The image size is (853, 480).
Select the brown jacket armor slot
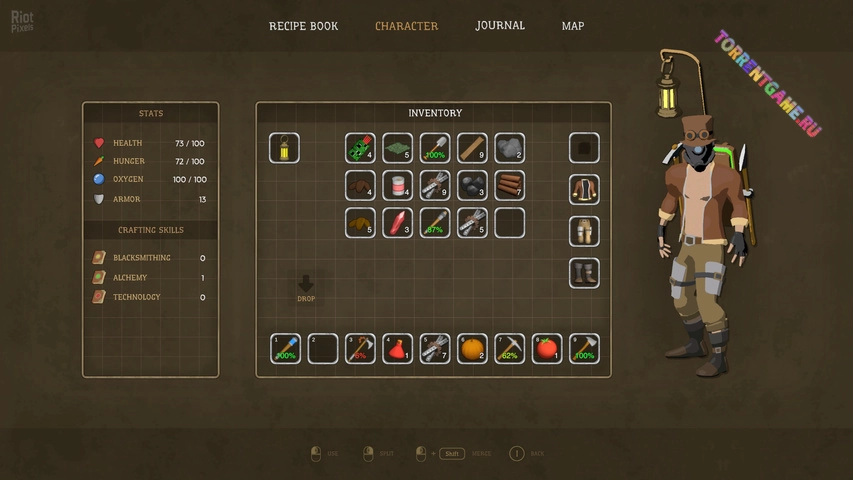pos(584,190)
